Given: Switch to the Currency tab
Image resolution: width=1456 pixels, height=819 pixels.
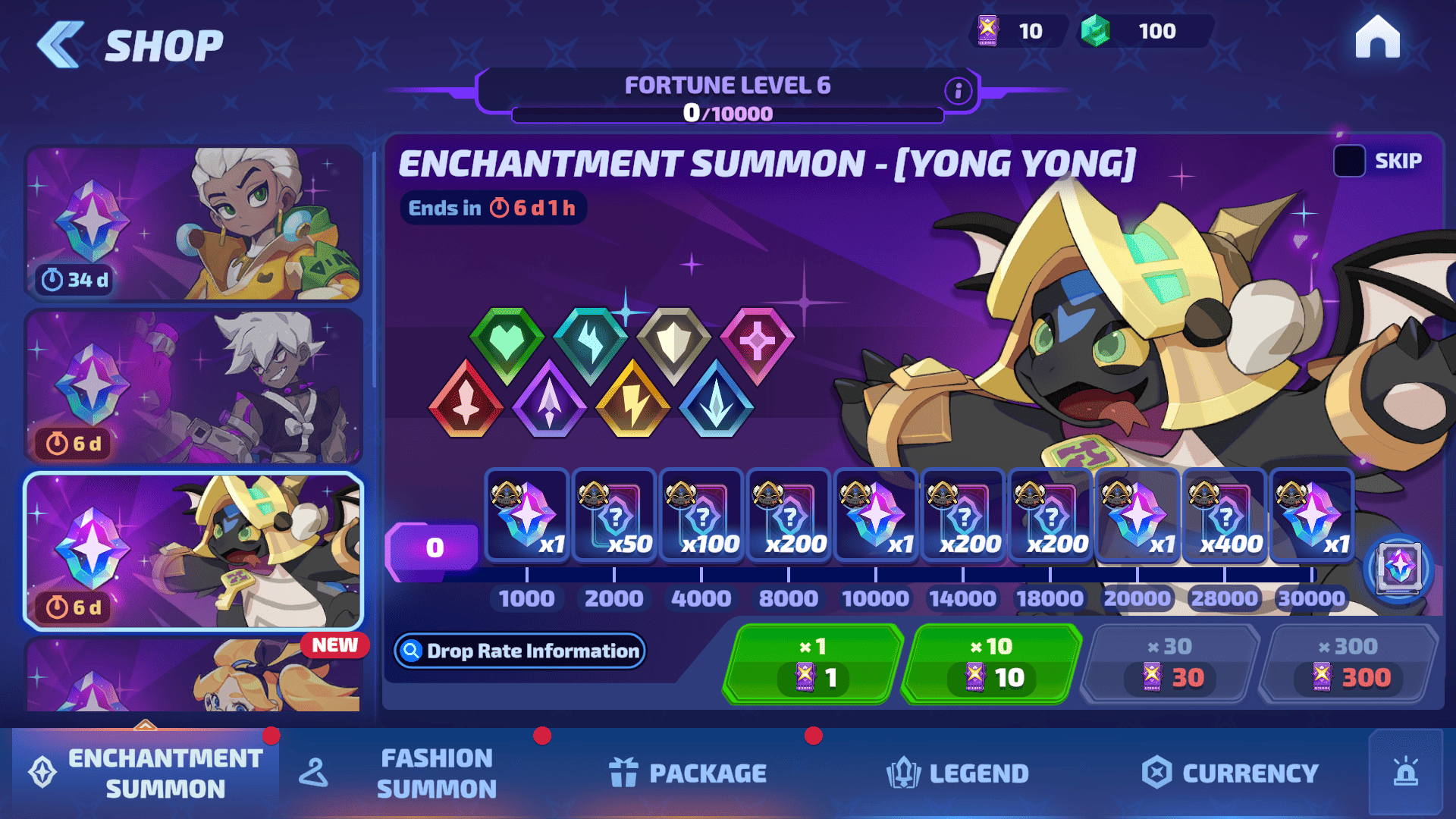Looking at the screenshot, I should (x=1230, y=773).
